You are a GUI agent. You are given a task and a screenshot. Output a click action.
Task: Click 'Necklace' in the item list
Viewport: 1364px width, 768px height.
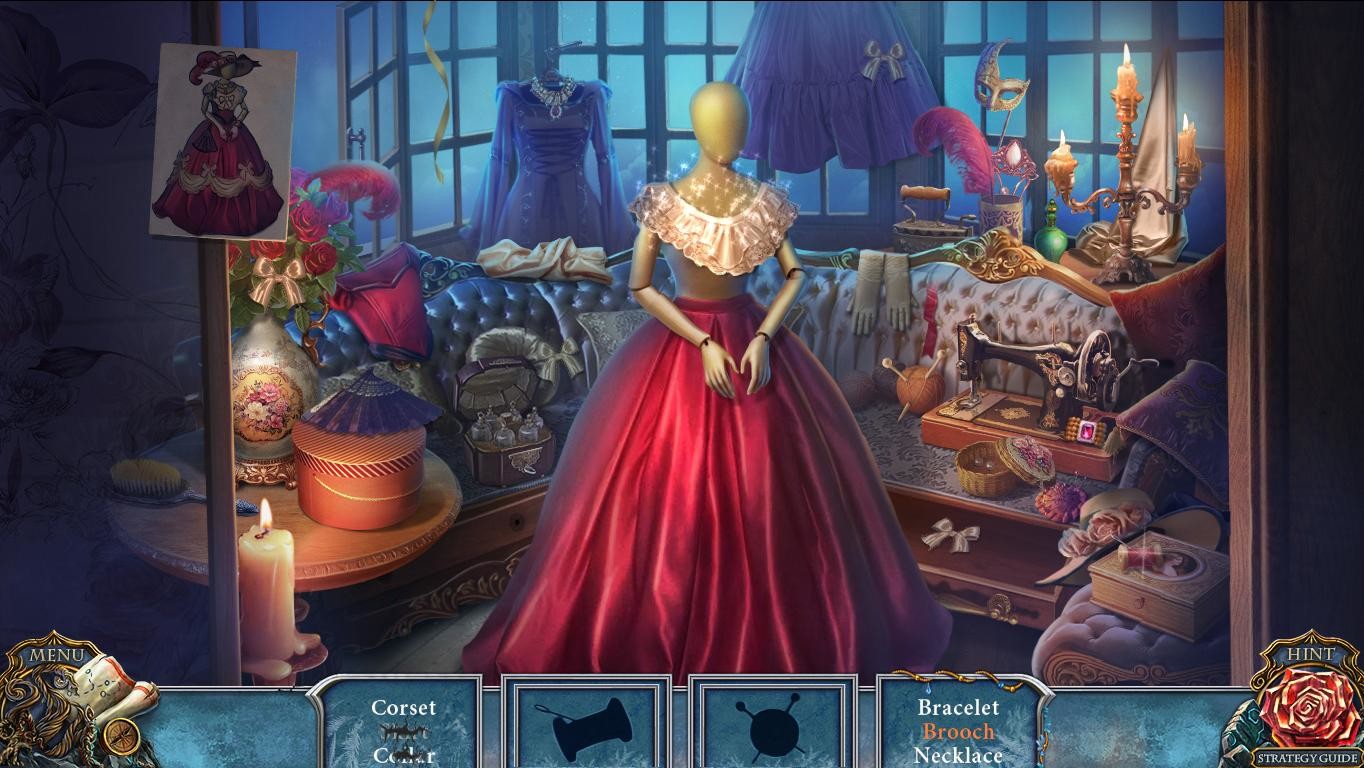[957, 755]
